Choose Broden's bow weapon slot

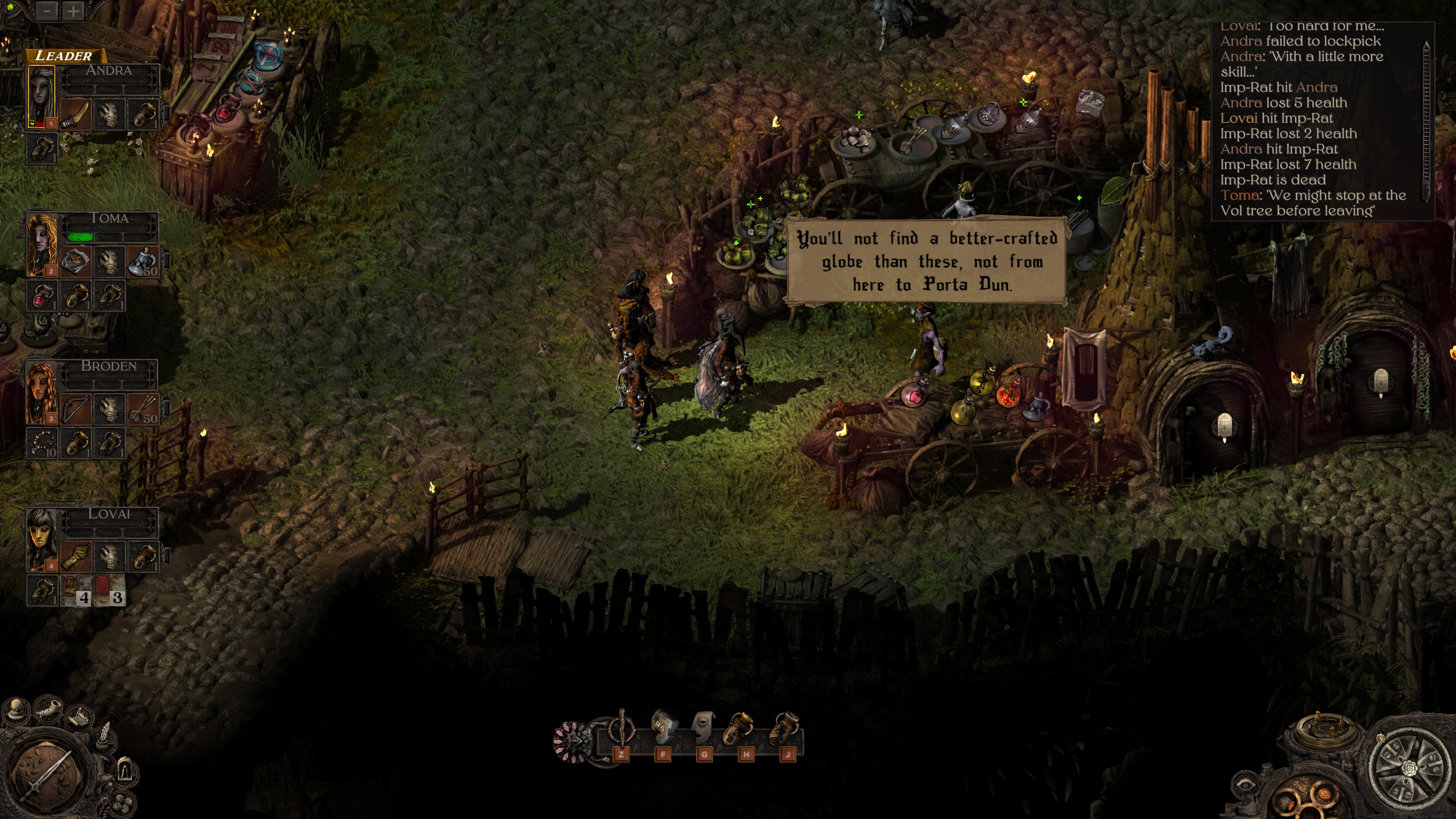pos(76,409)
